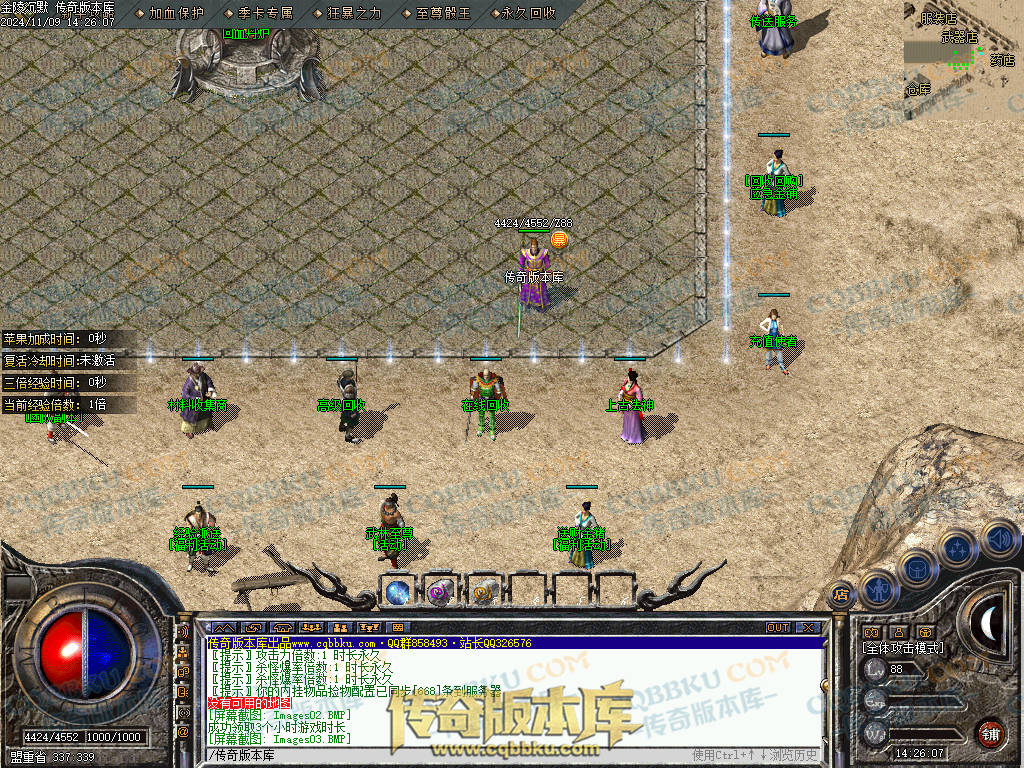
Task: Open the 加血保护 top menu
Action: (x=176, y=13)
